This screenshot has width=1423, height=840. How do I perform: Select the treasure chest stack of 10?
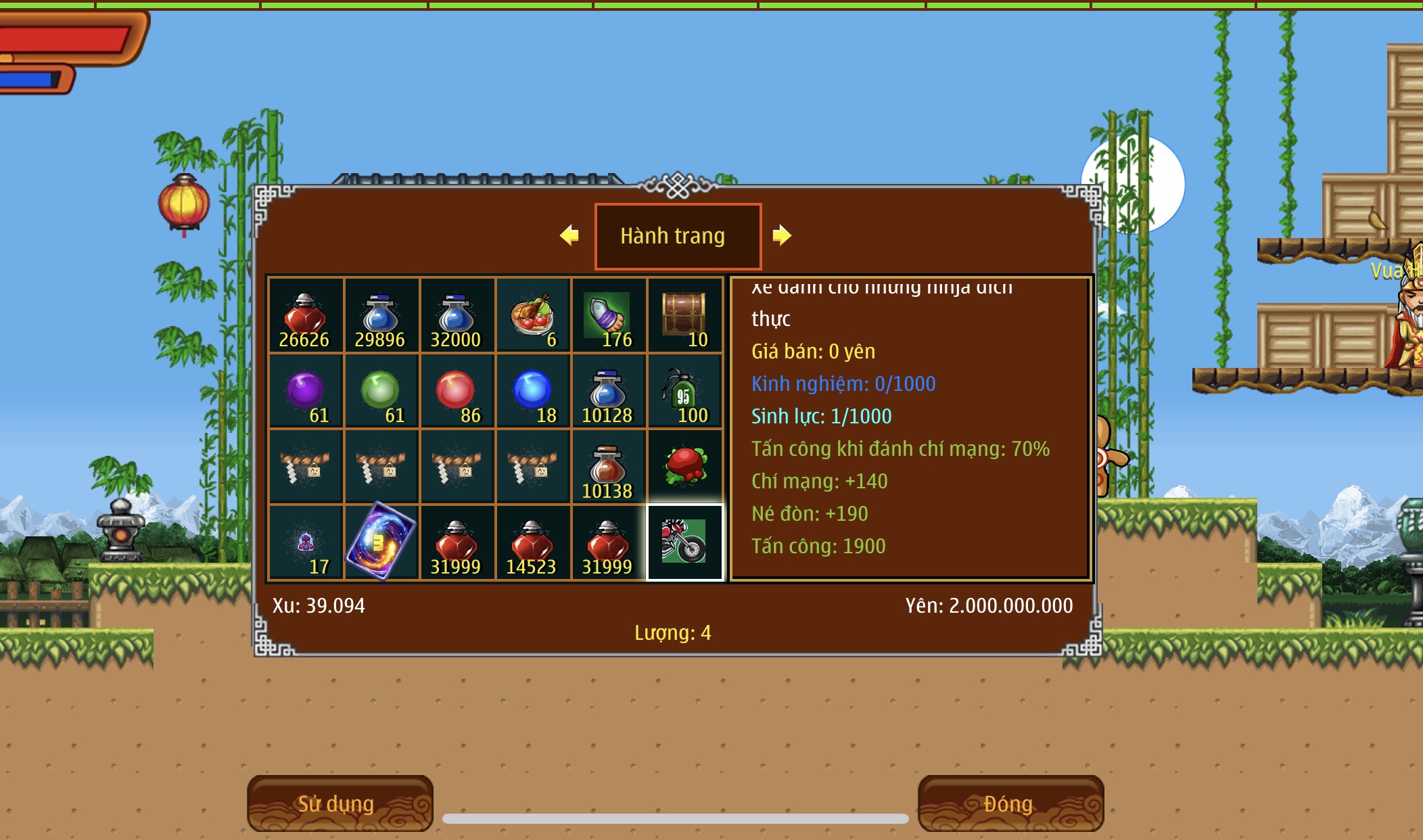684,316
